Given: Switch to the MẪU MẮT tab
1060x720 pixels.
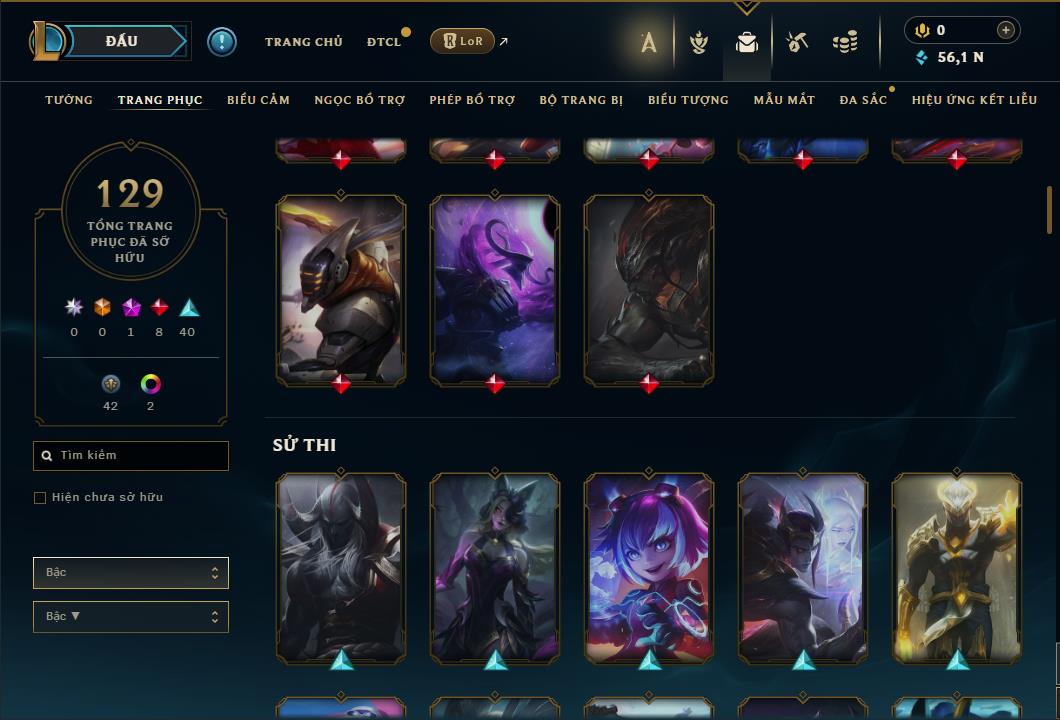Looking at the screenshot, I should click(784, 100).
